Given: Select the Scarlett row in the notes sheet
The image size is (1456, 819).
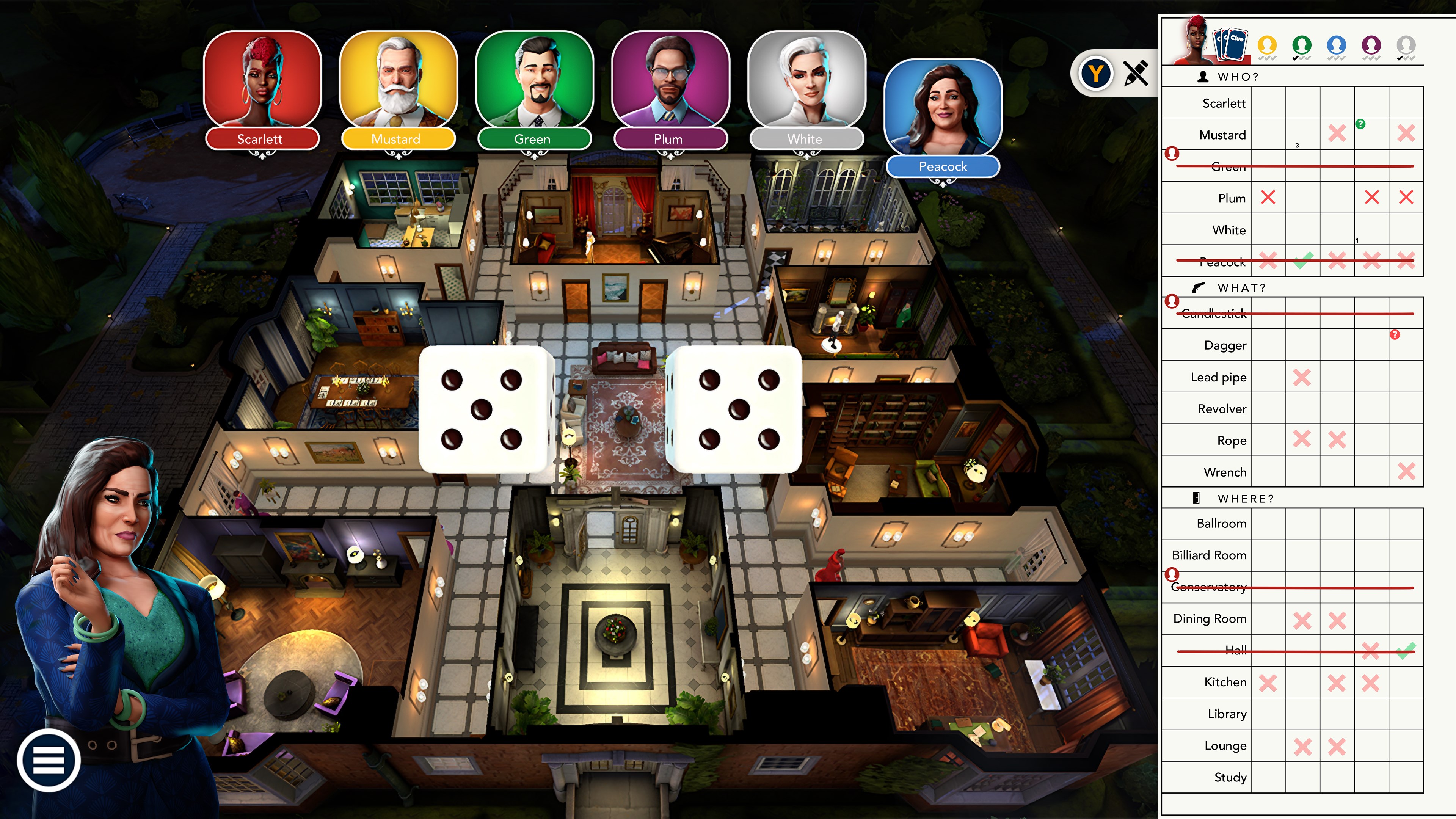Looking at the screenshot, I should tap(1224, 104).
